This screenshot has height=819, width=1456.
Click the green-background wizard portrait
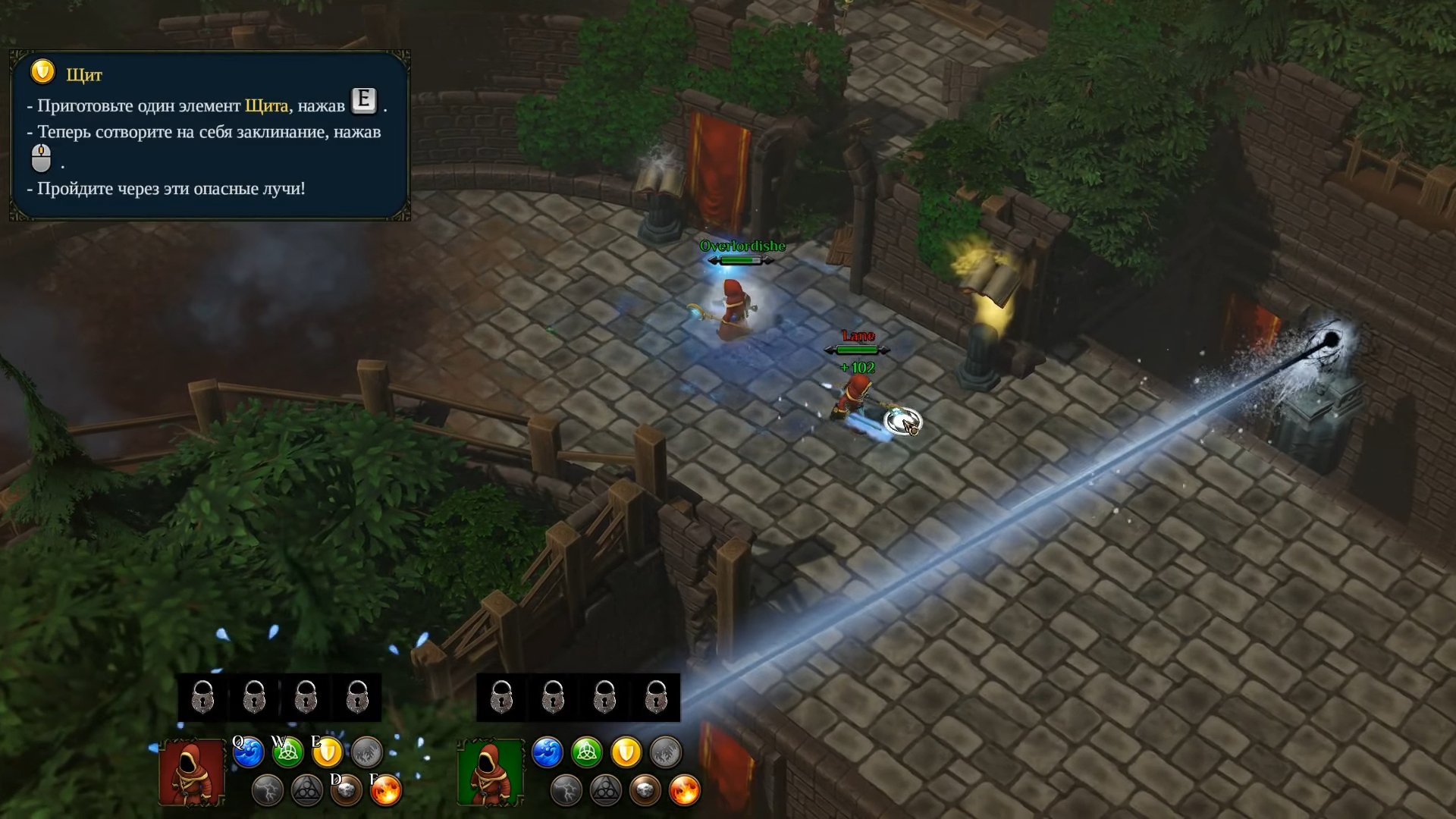(x=490, y=772)
